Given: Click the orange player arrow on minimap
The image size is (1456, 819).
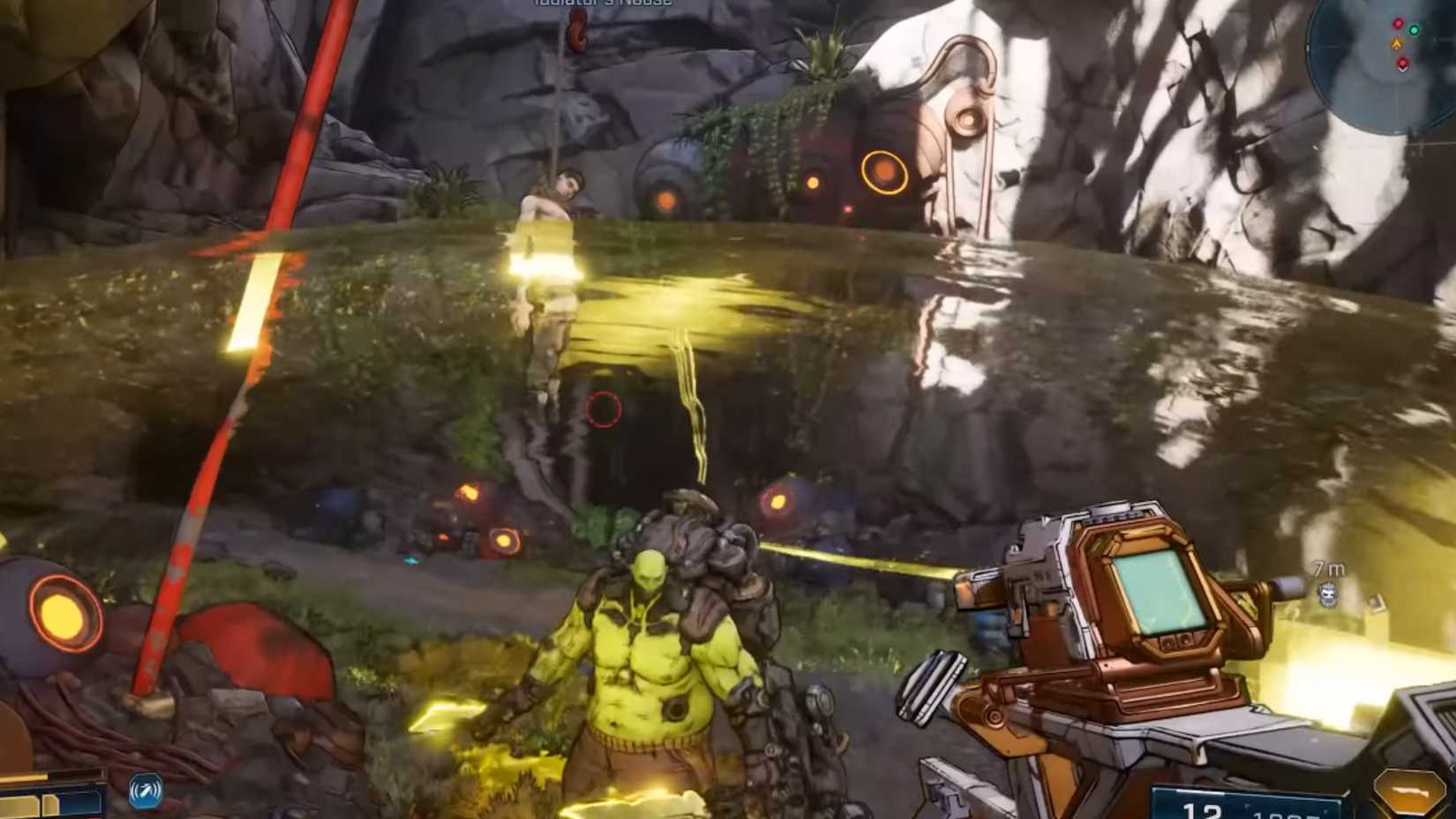Looking at the screenshot, I should click(x=1396, y=43).
